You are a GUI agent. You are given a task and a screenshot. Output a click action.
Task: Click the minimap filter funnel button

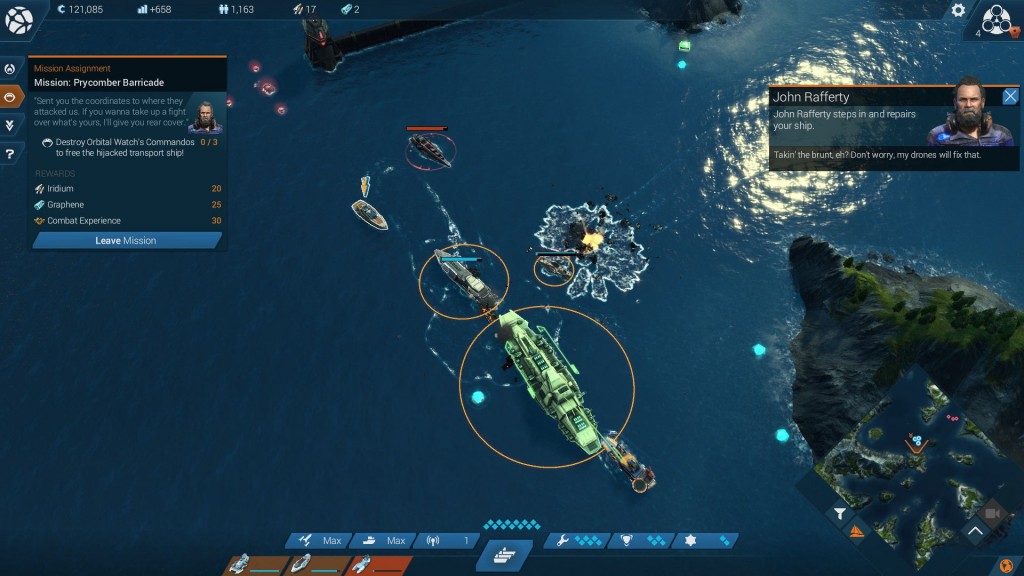coord(839,513)
